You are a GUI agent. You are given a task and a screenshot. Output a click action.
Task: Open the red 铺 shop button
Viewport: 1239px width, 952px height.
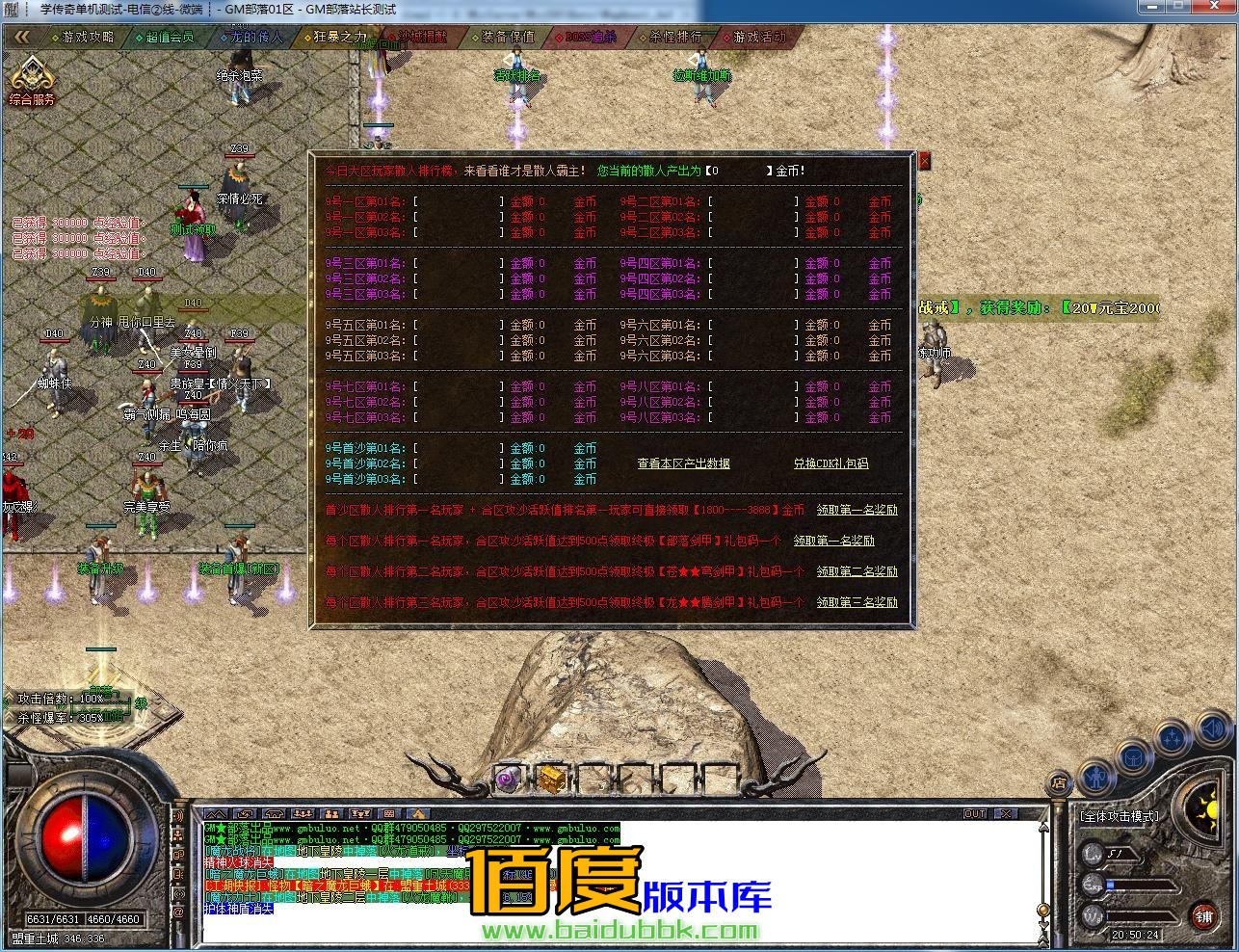tap(1204, 916)
